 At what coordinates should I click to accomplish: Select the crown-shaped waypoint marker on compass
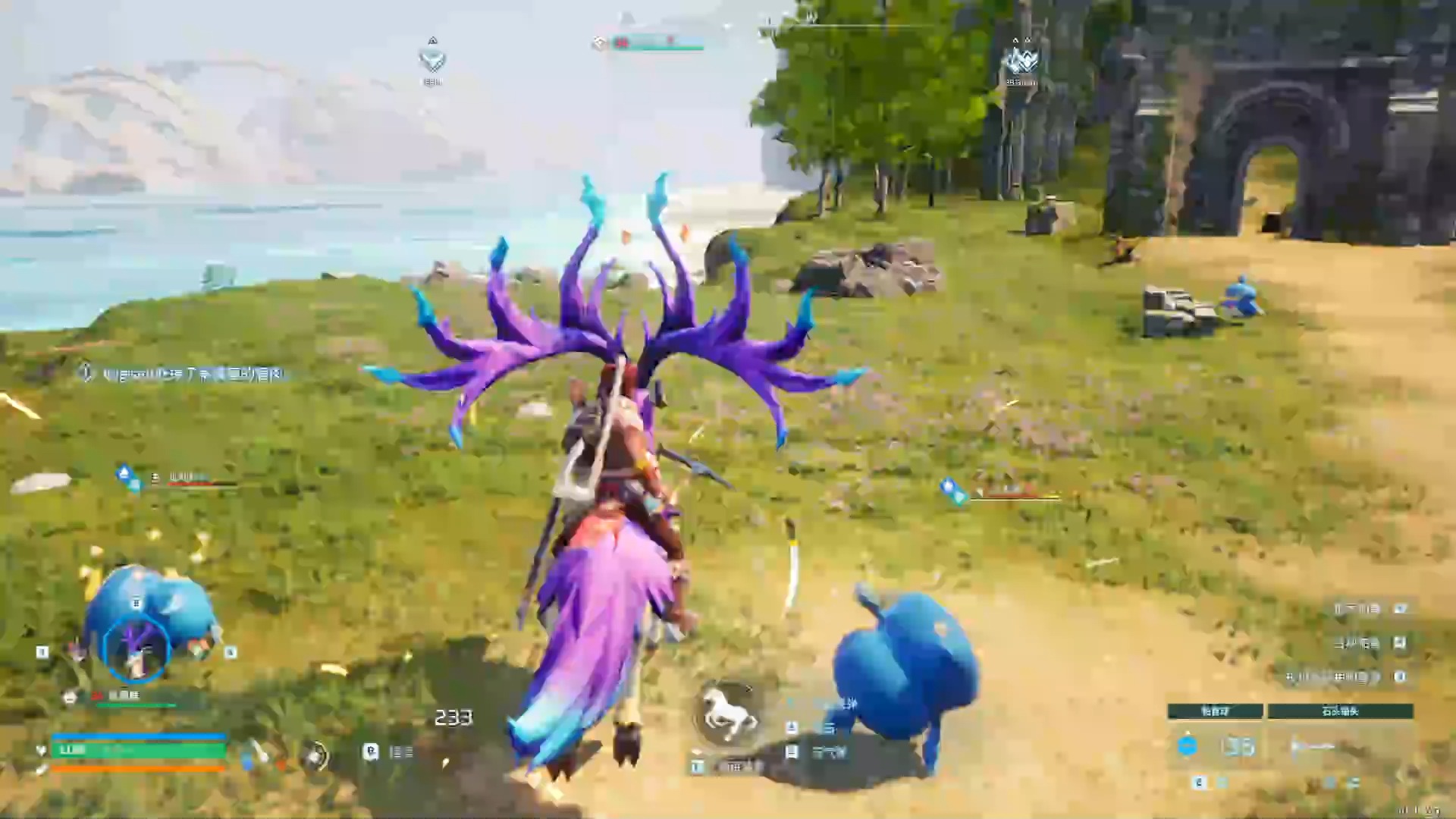click(x=1020, y=59)
